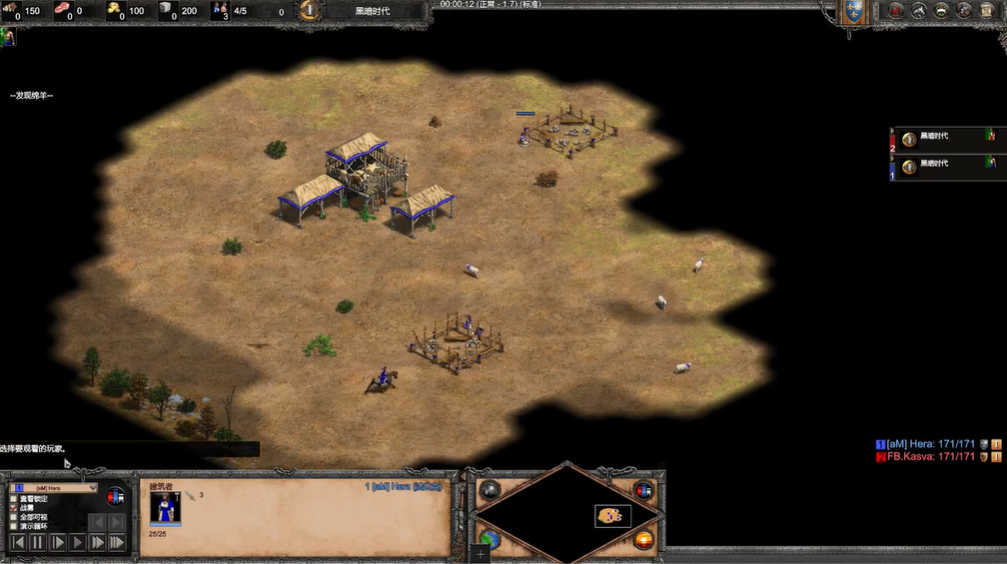
Task: Enable the 演示循环 checkbox
Action: coord(13,526)
